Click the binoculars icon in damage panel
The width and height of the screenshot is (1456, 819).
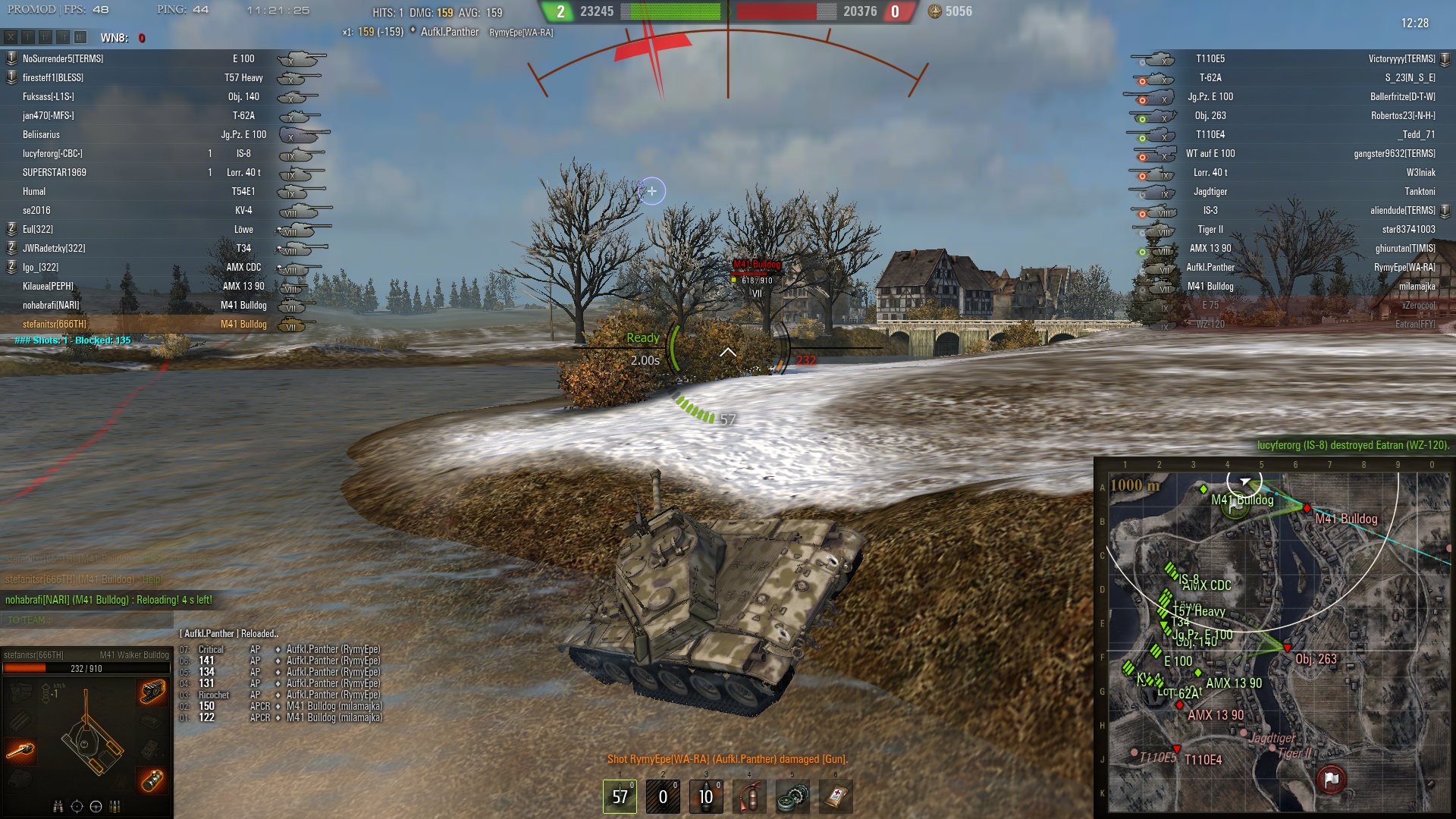pyautogui.click(x=58, y=806)
